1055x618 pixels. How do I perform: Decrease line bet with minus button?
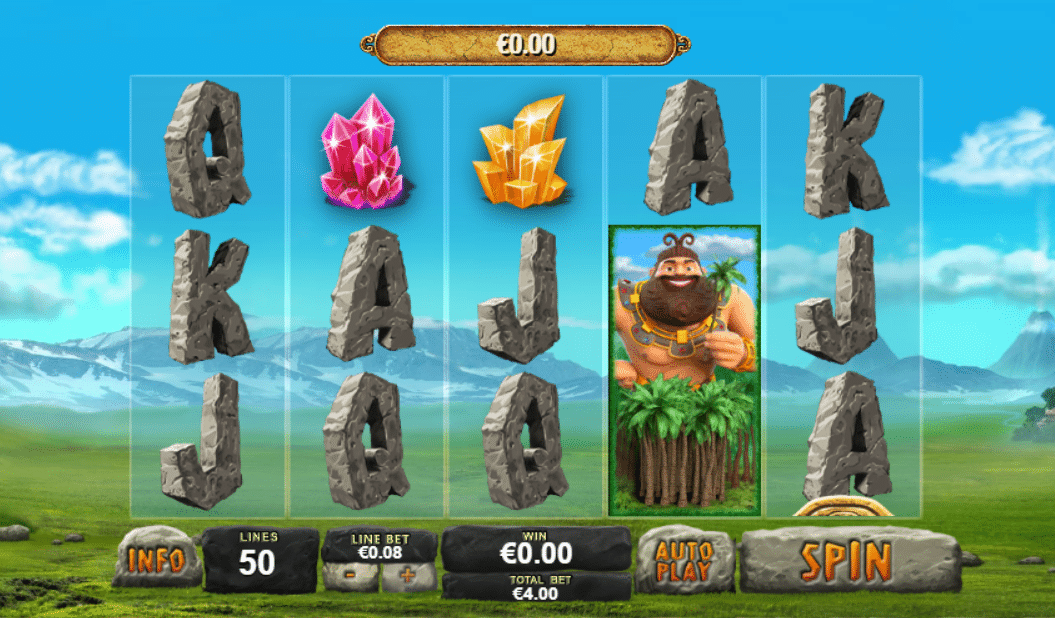[351, 577]
